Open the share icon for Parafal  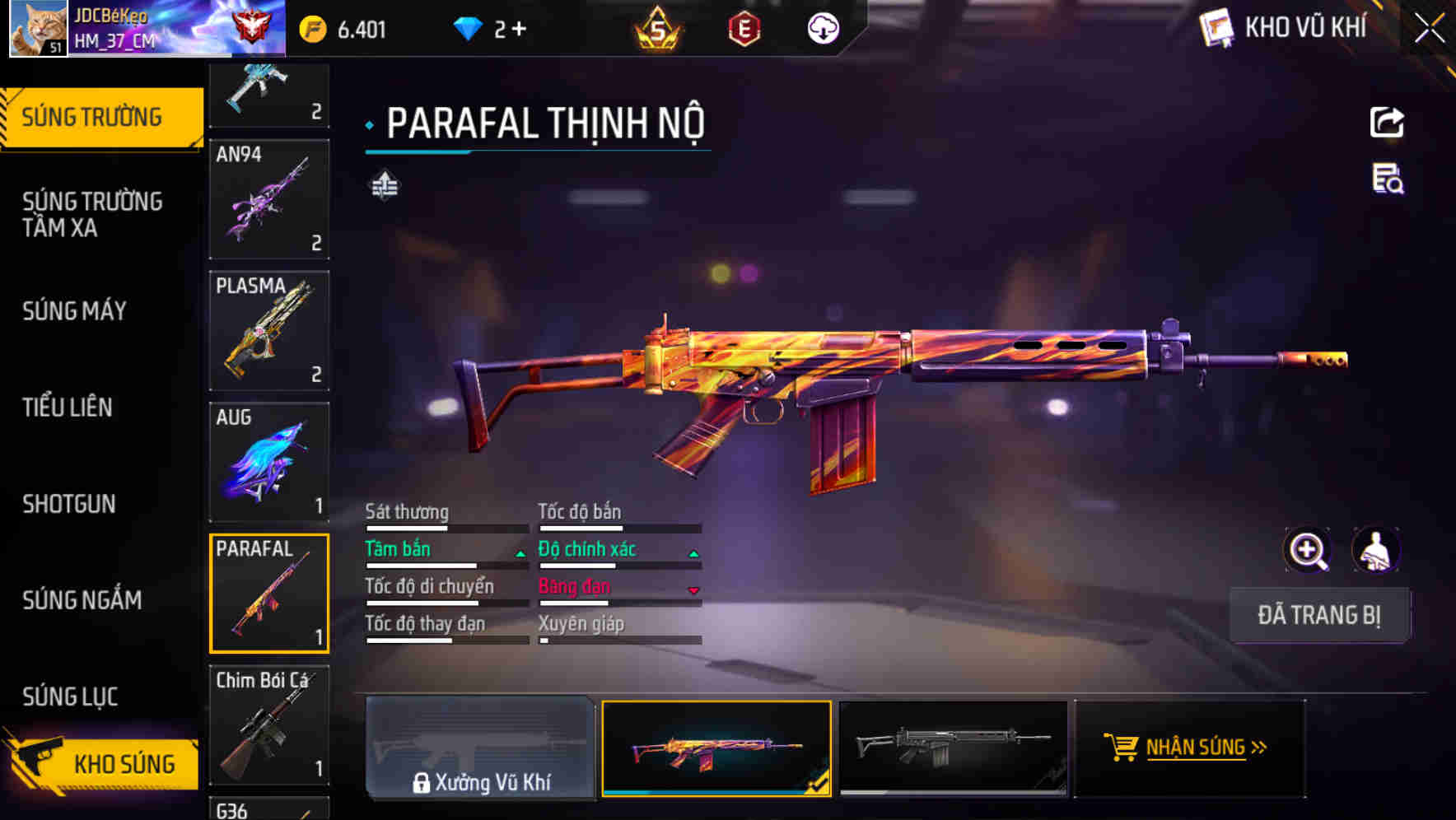(1388, 122)
